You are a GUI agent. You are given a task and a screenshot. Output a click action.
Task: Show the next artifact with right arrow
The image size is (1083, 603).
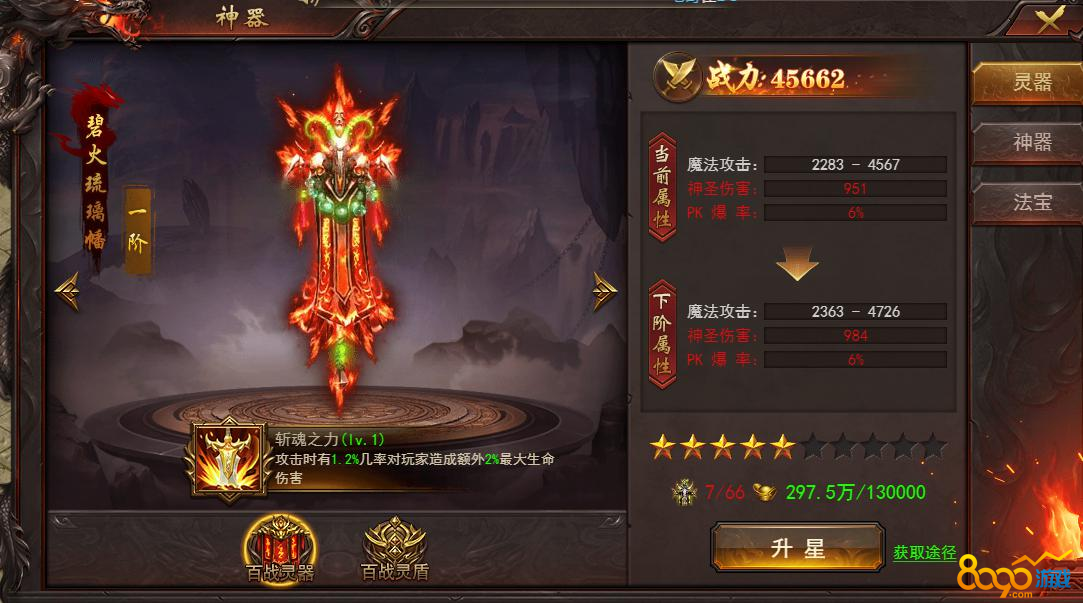pos(604,290)
